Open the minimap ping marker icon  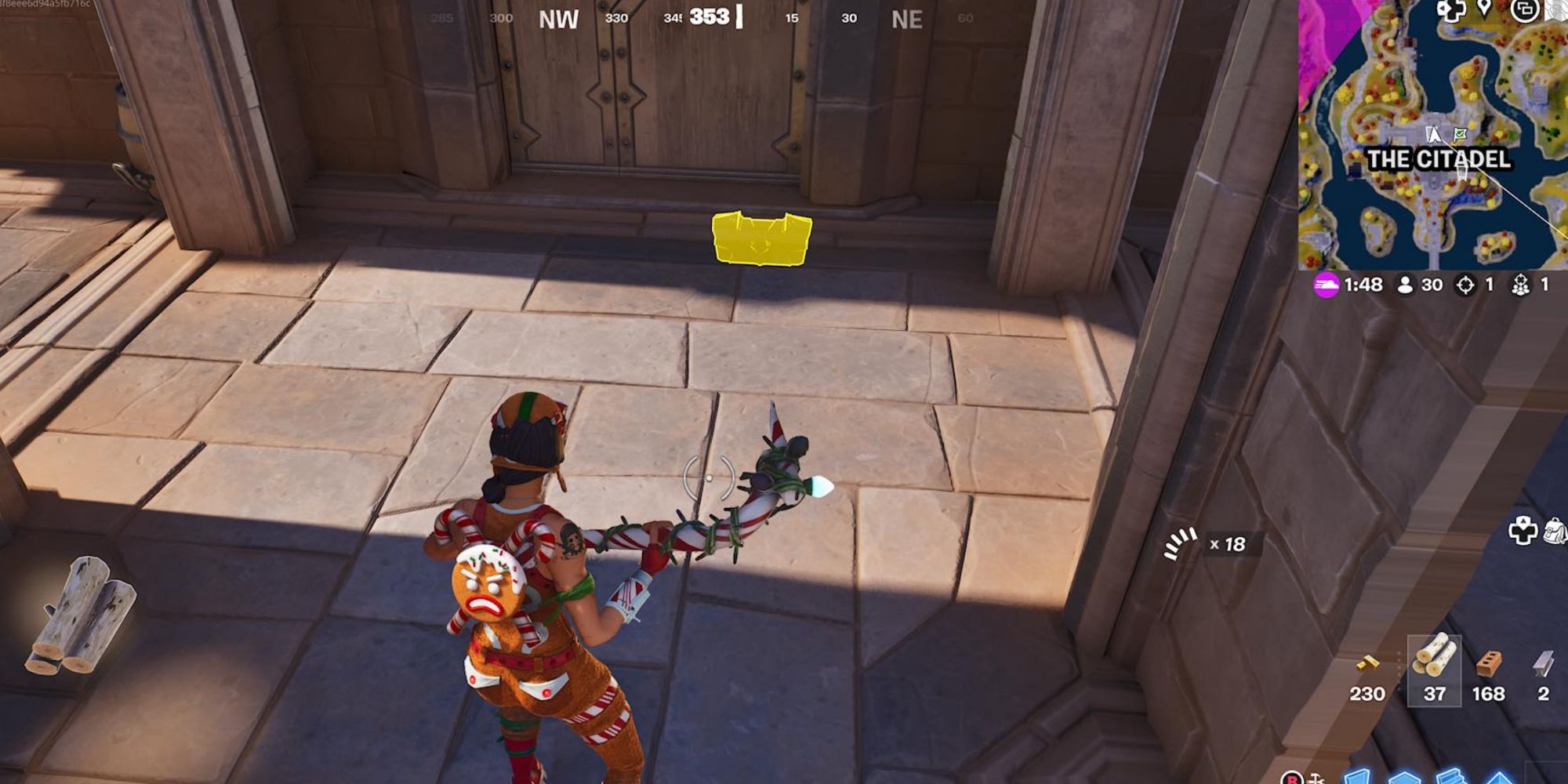click(1483, 8)
